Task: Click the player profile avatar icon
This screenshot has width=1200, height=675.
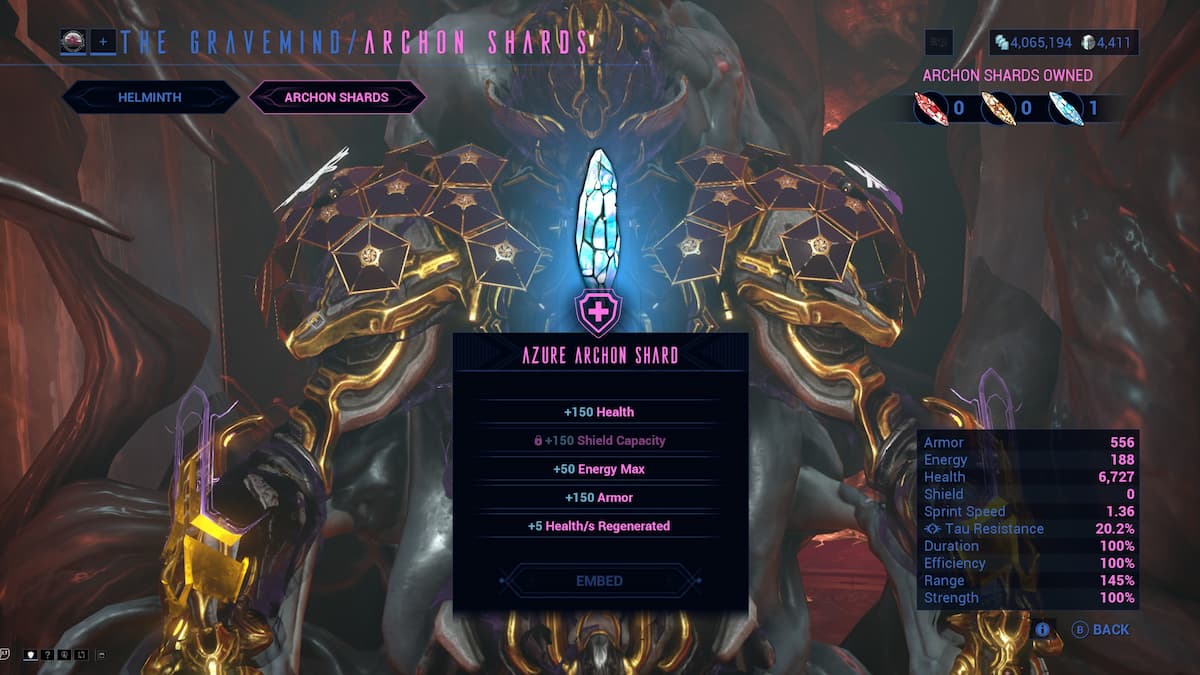Action: coord(73,42)
